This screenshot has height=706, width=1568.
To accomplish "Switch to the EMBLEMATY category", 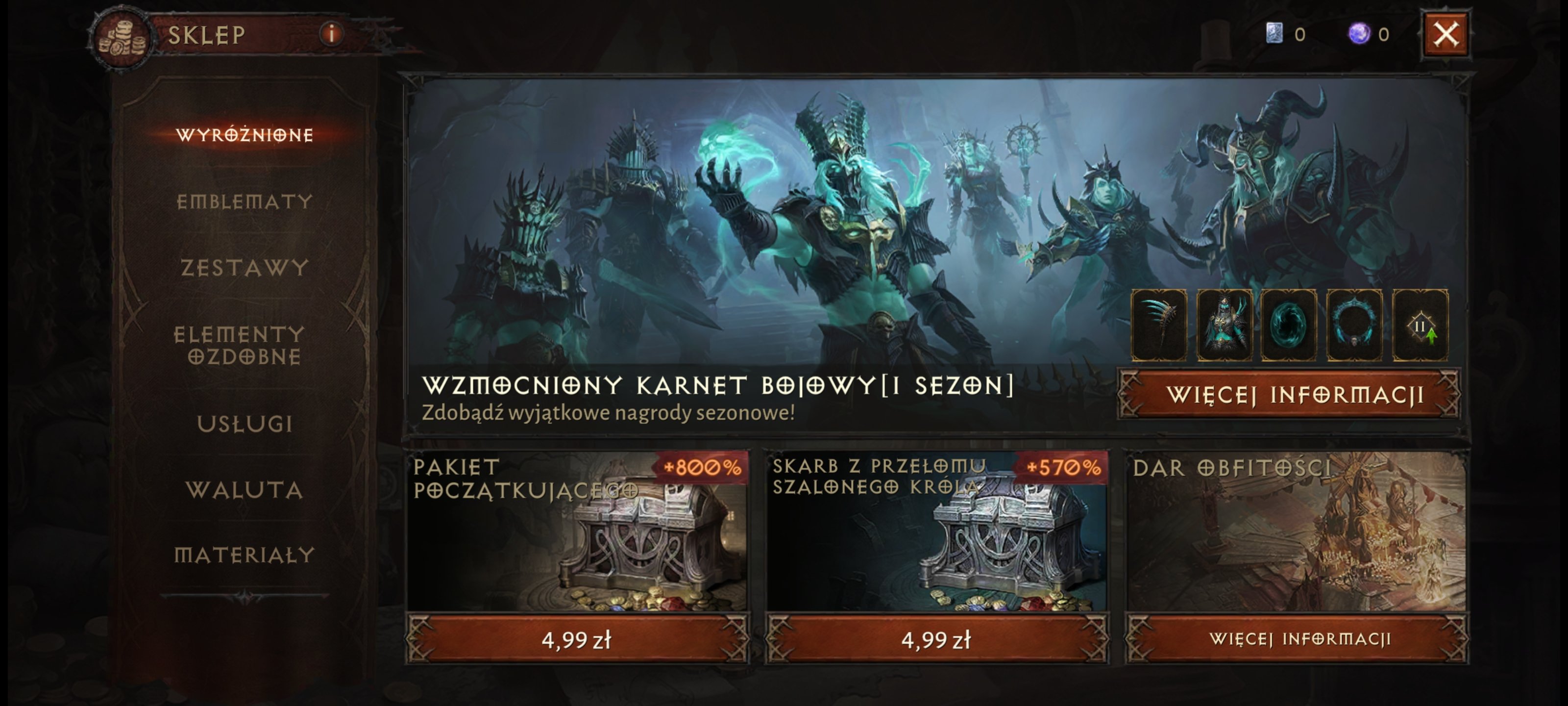I will tap(246, 202).
